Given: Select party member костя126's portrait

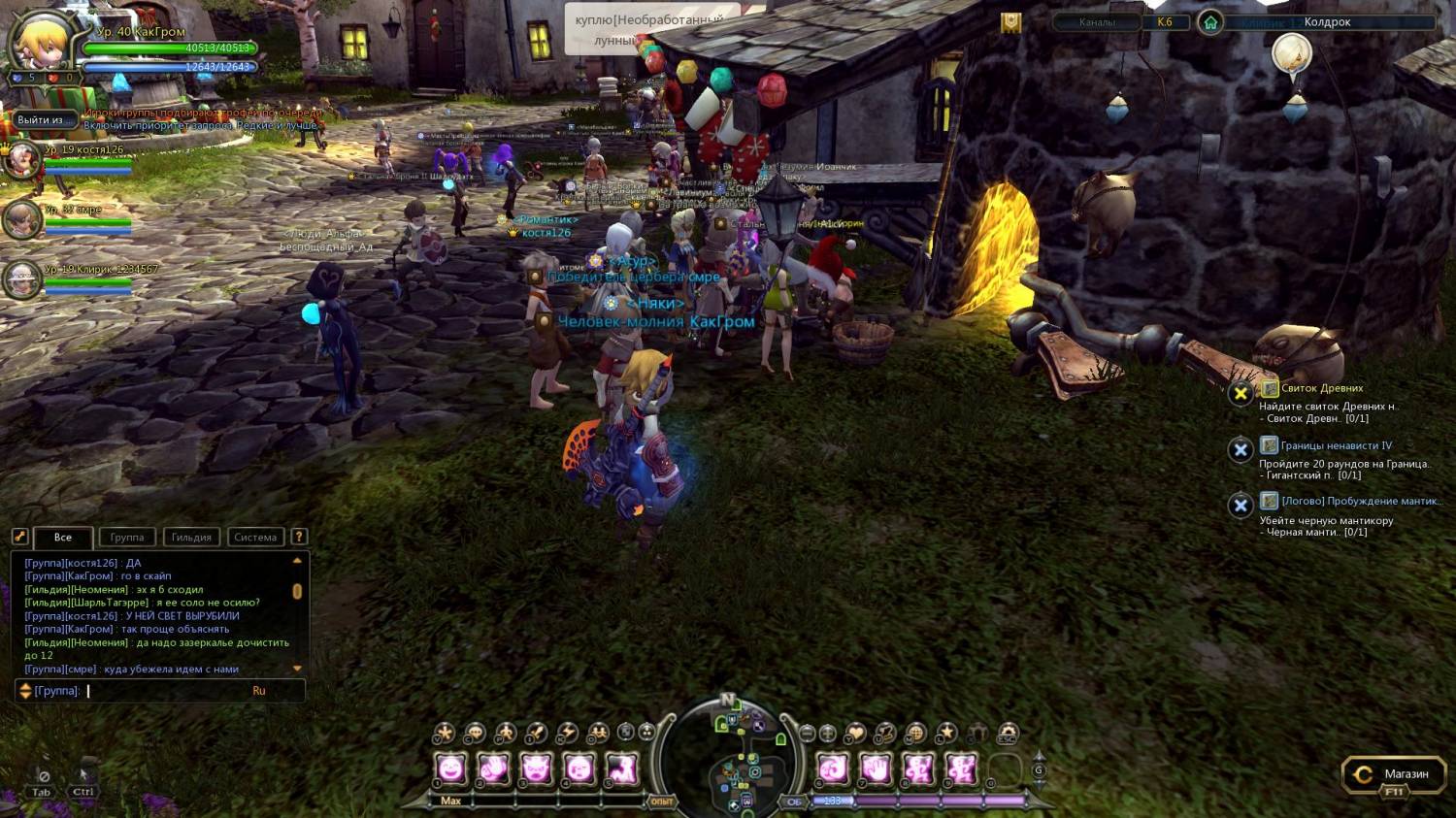Looking at the screenshot, I should (21, 160).
